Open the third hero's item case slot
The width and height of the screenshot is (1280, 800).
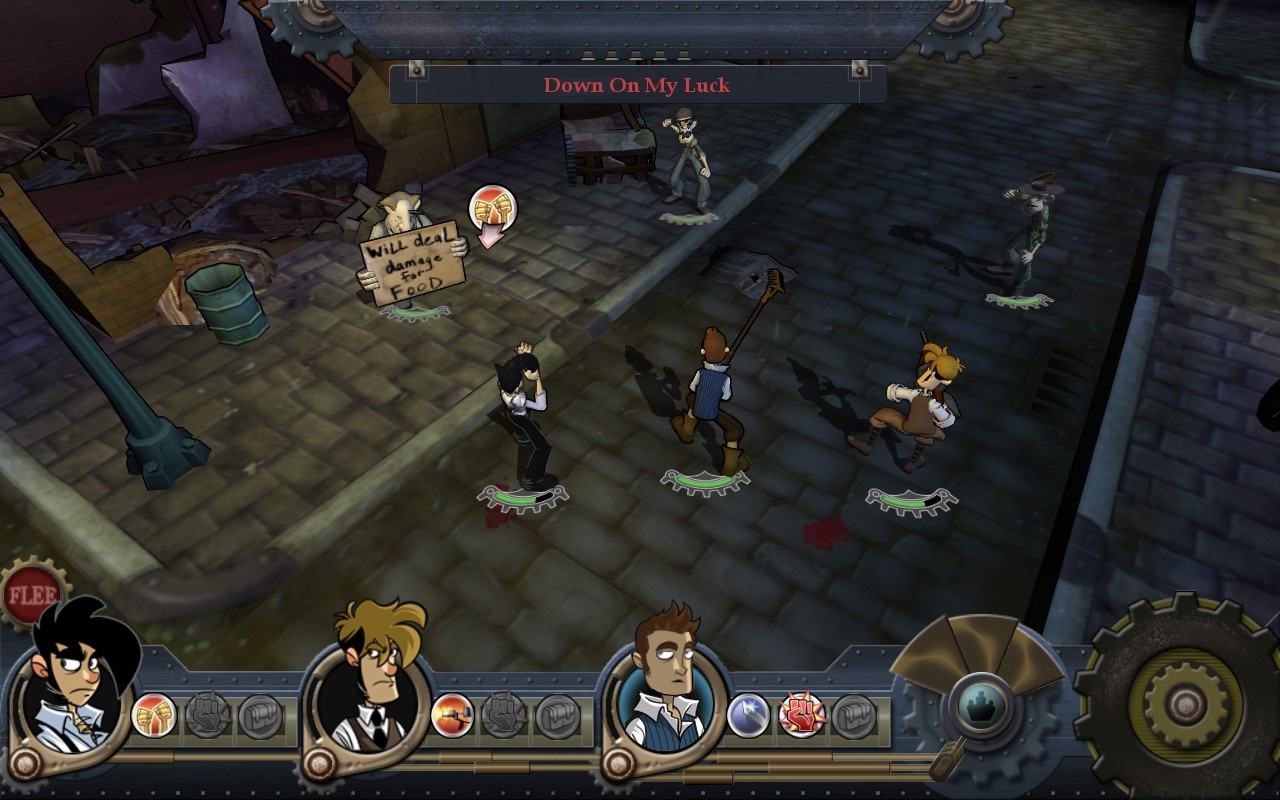point(856,717)
